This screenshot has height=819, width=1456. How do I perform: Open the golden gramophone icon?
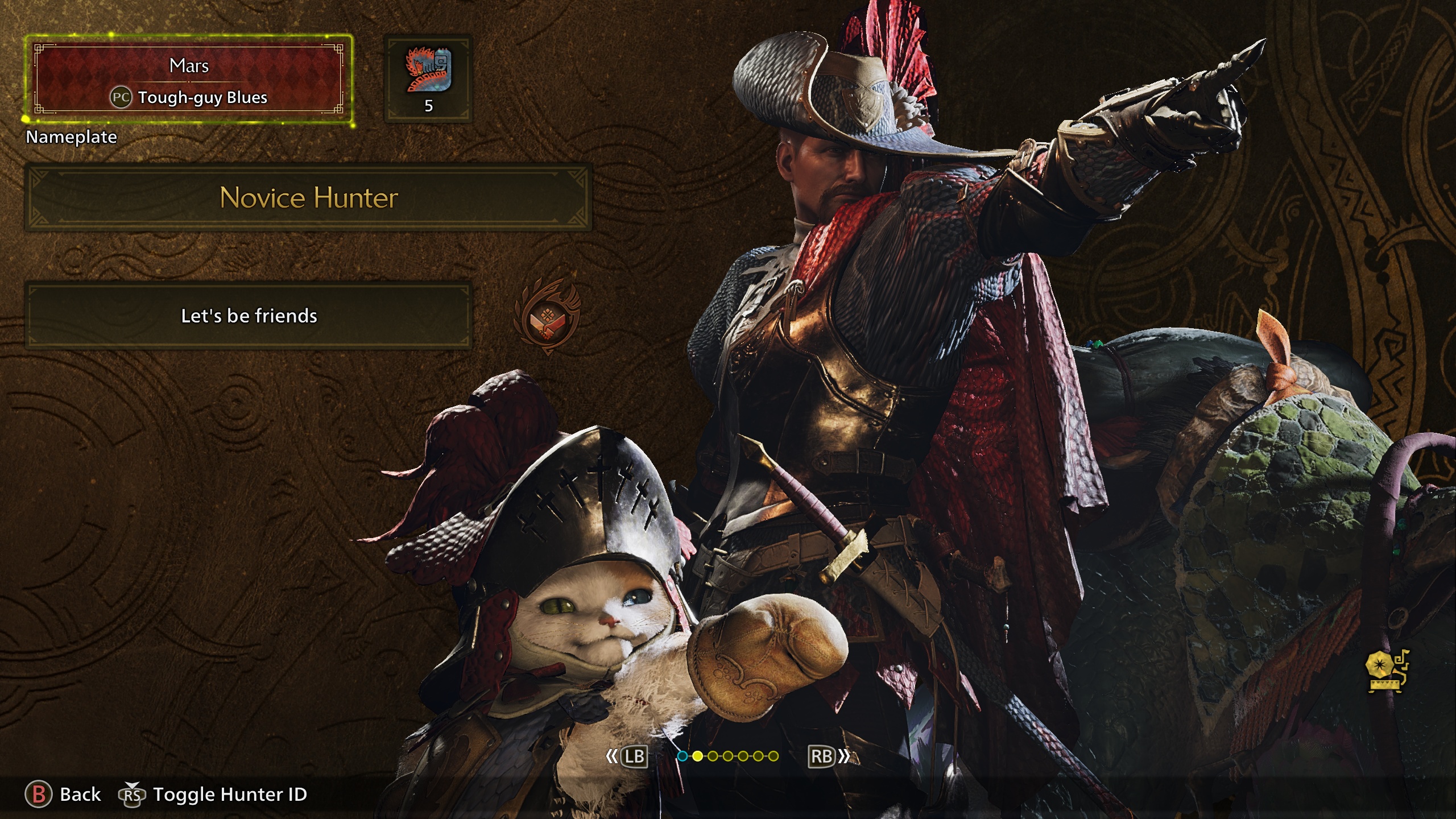tap(1387, 671)
